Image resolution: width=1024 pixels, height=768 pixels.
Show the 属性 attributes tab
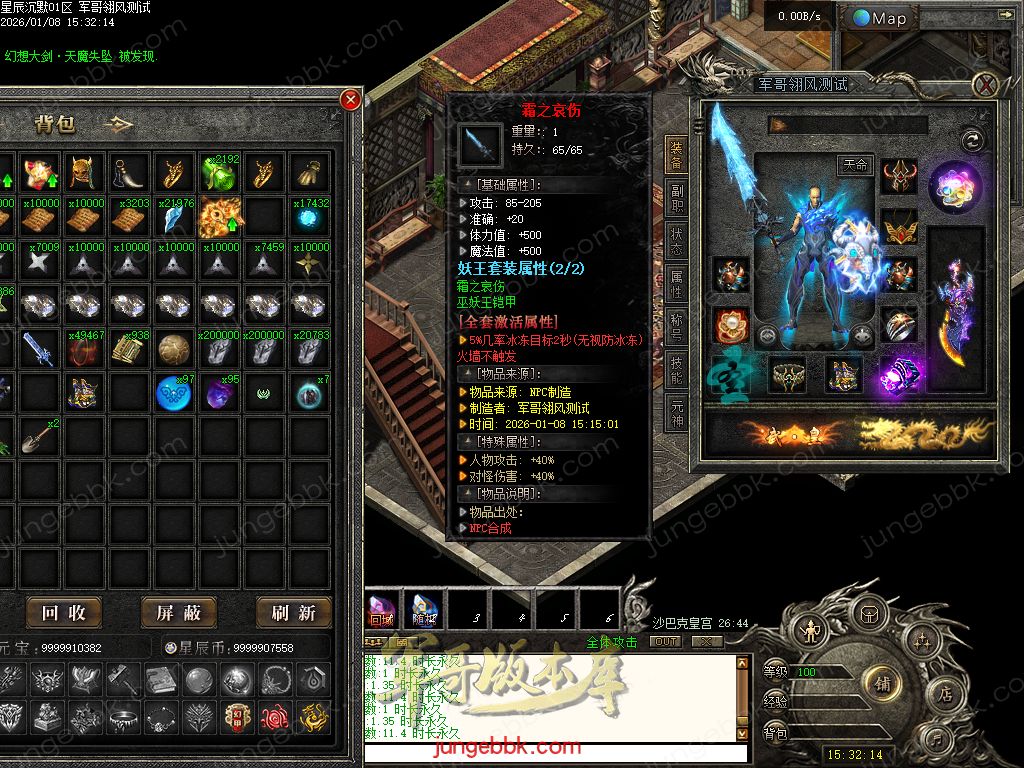coord(677,284)
